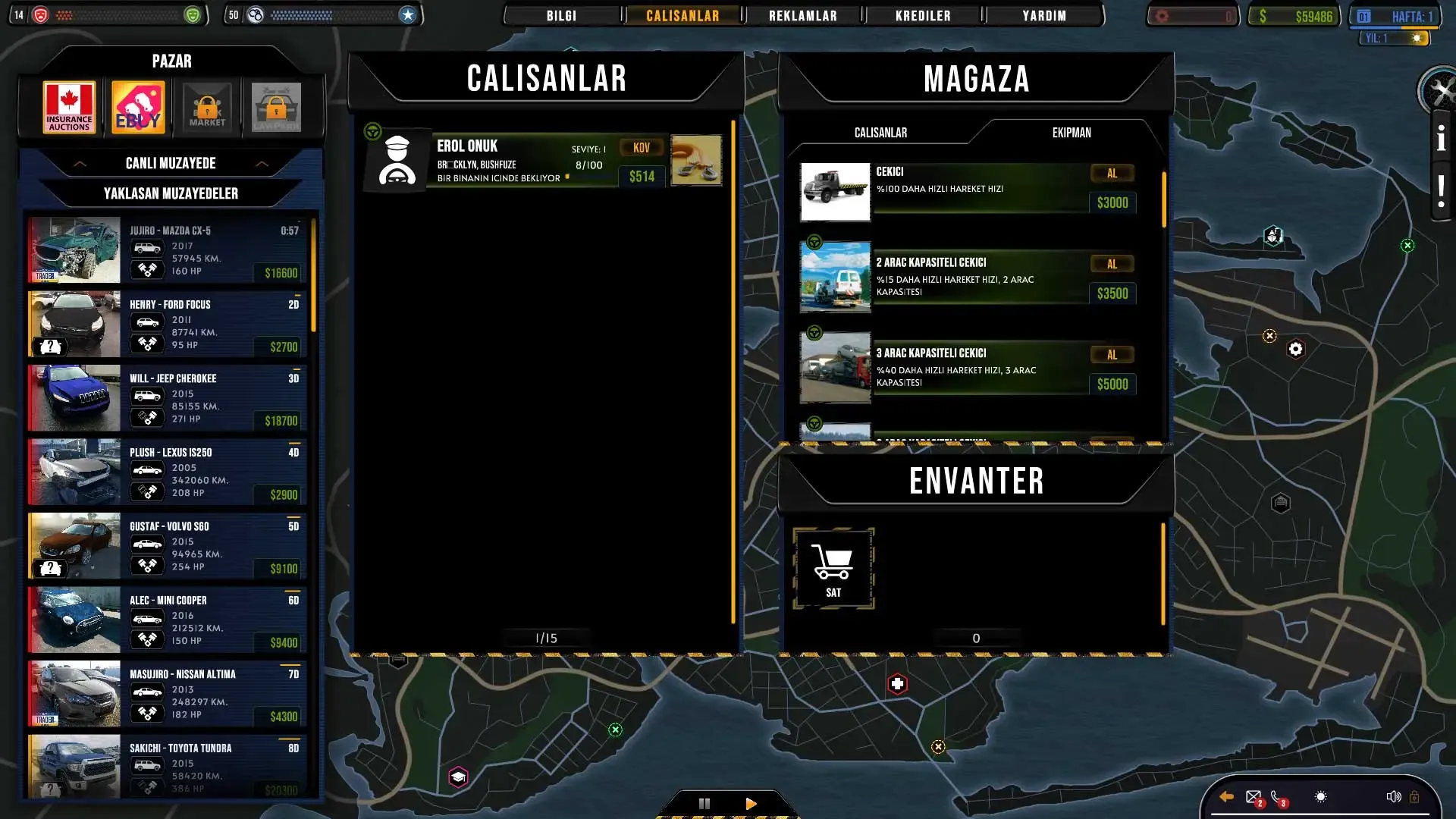
Task: Select the YARDIM tab
Action: tap(1043, 16)
